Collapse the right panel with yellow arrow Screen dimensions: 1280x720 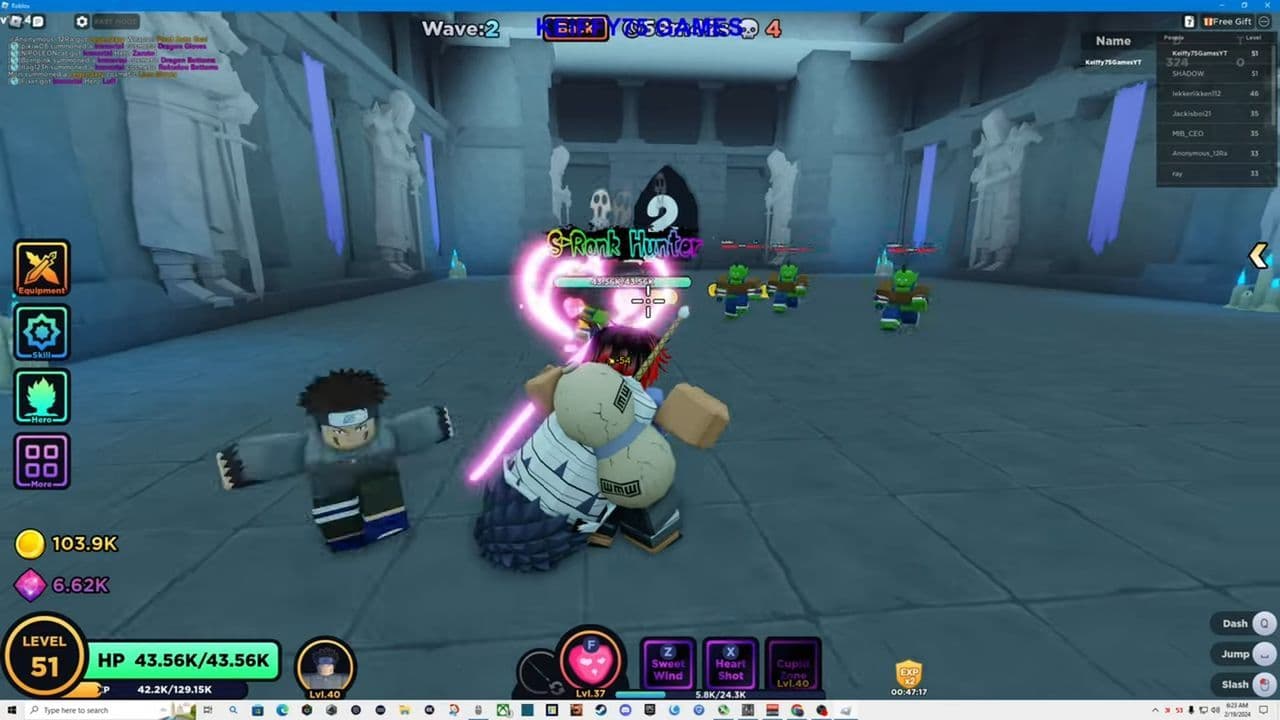[1258, 256]
